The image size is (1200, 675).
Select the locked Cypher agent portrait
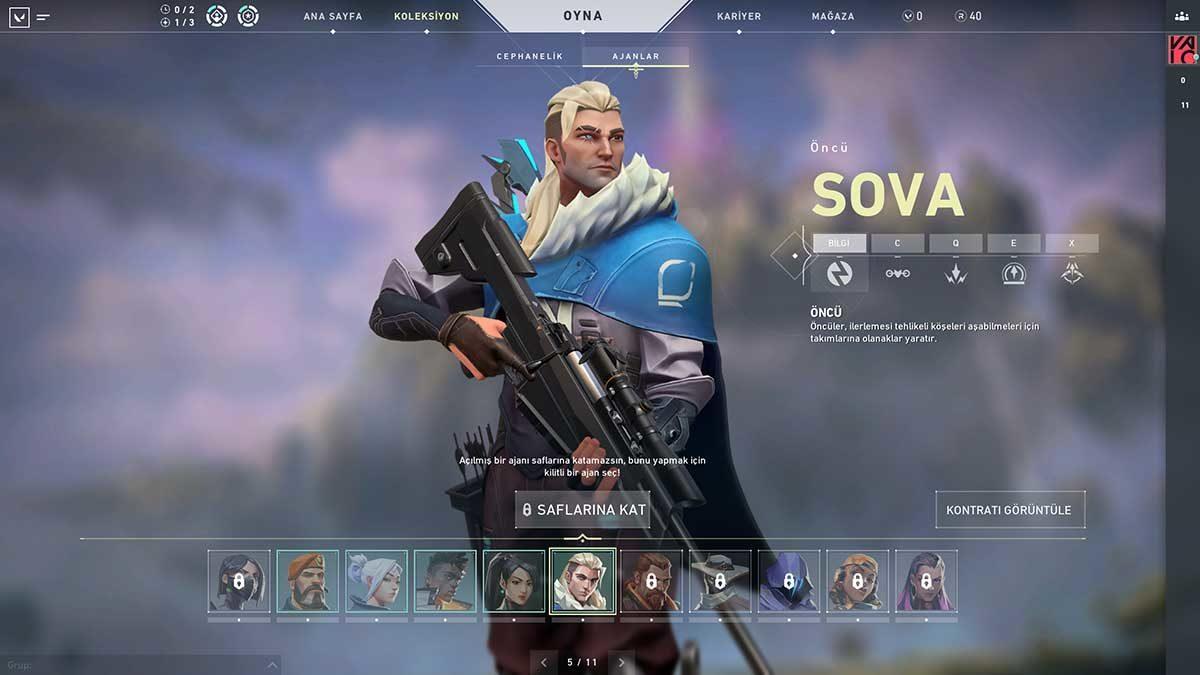720,581
